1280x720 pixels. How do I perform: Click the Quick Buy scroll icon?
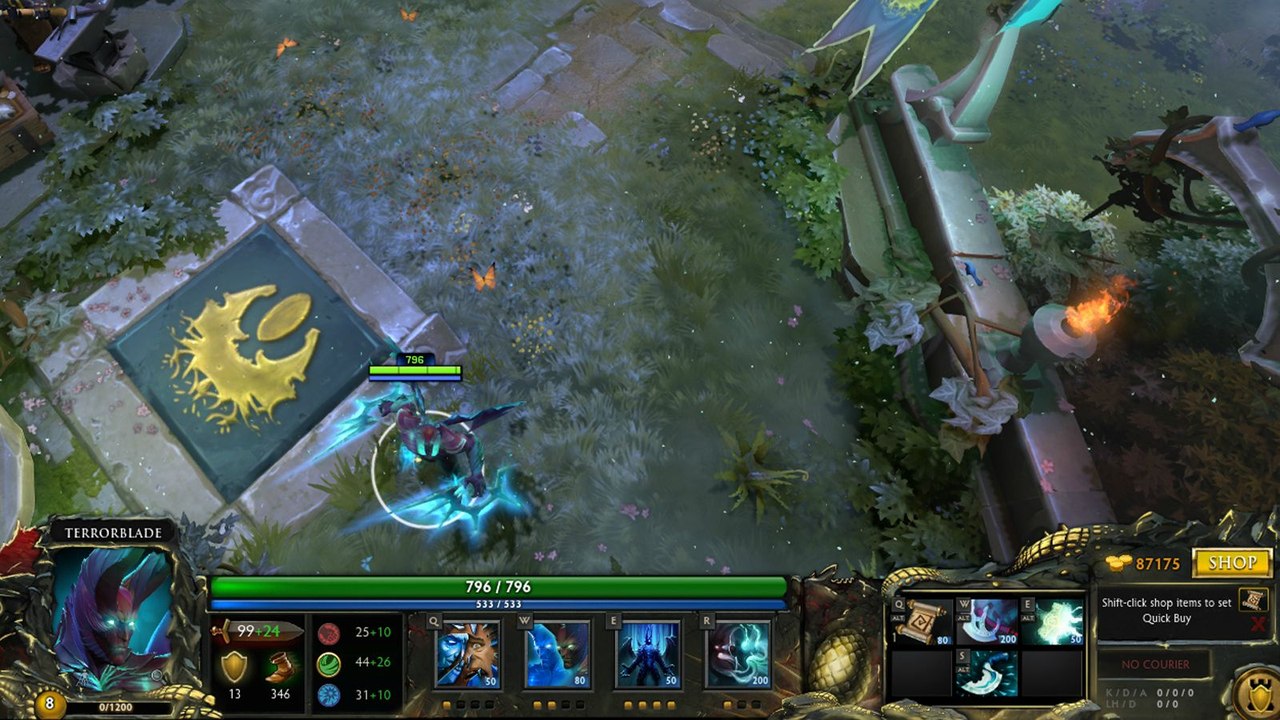(1253, 600)
